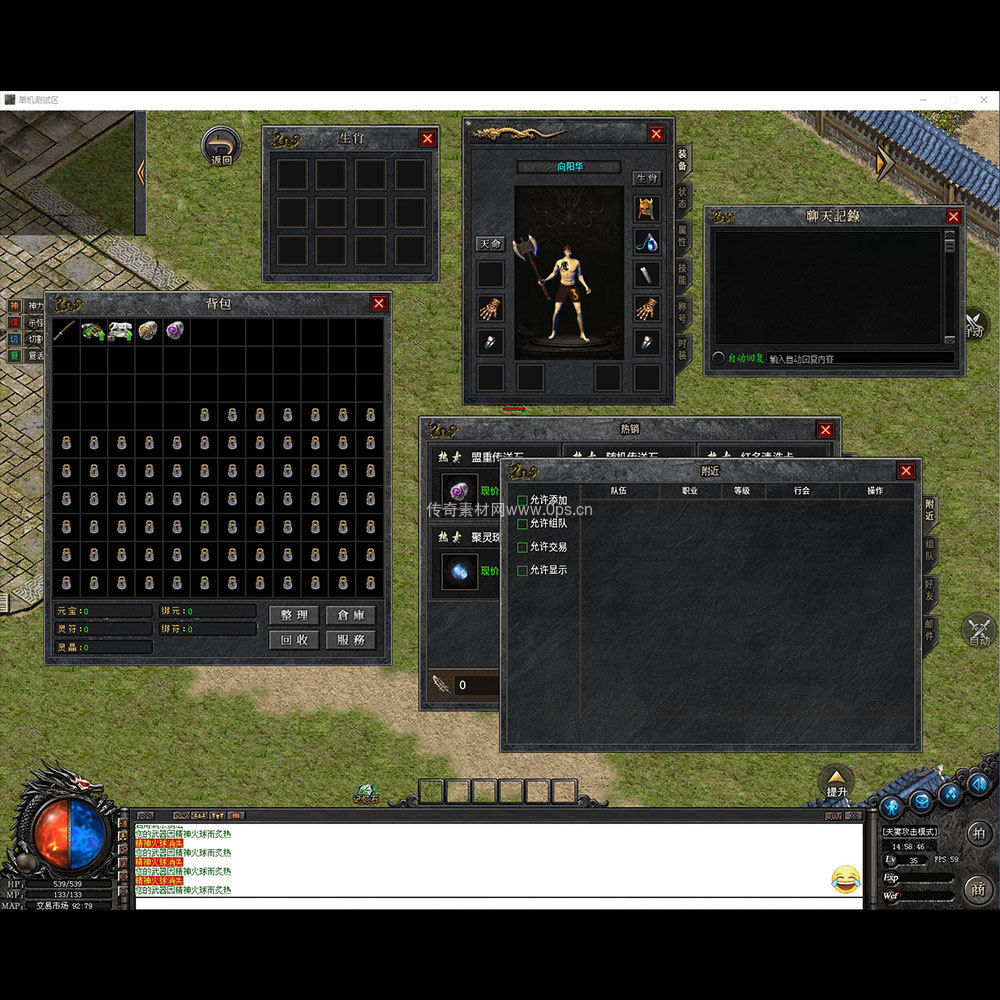Viewport: 1000px width, 1000px height.
Task: Select the purple teleport stone in the backpack
Action: (176, 331)
